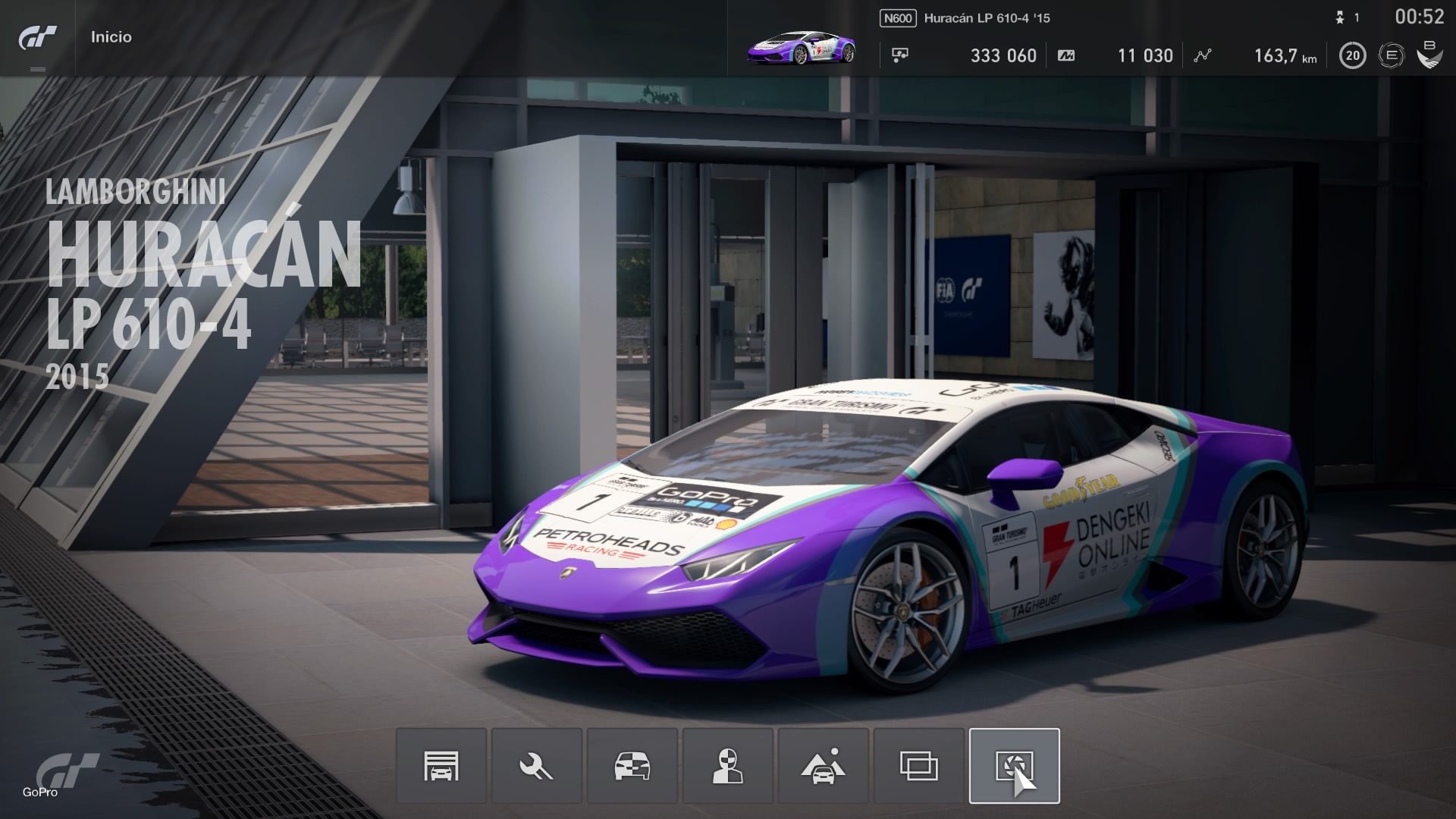1456x819 pixels.
Task: Activate the camera shutter capture button
Action: pos(1014,766)
